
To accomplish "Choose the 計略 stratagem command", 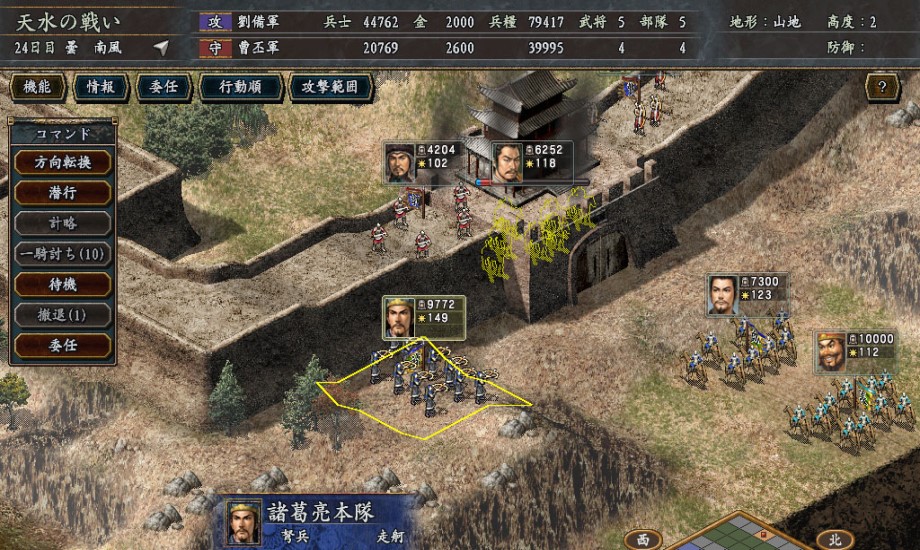I will coord(62,224).
